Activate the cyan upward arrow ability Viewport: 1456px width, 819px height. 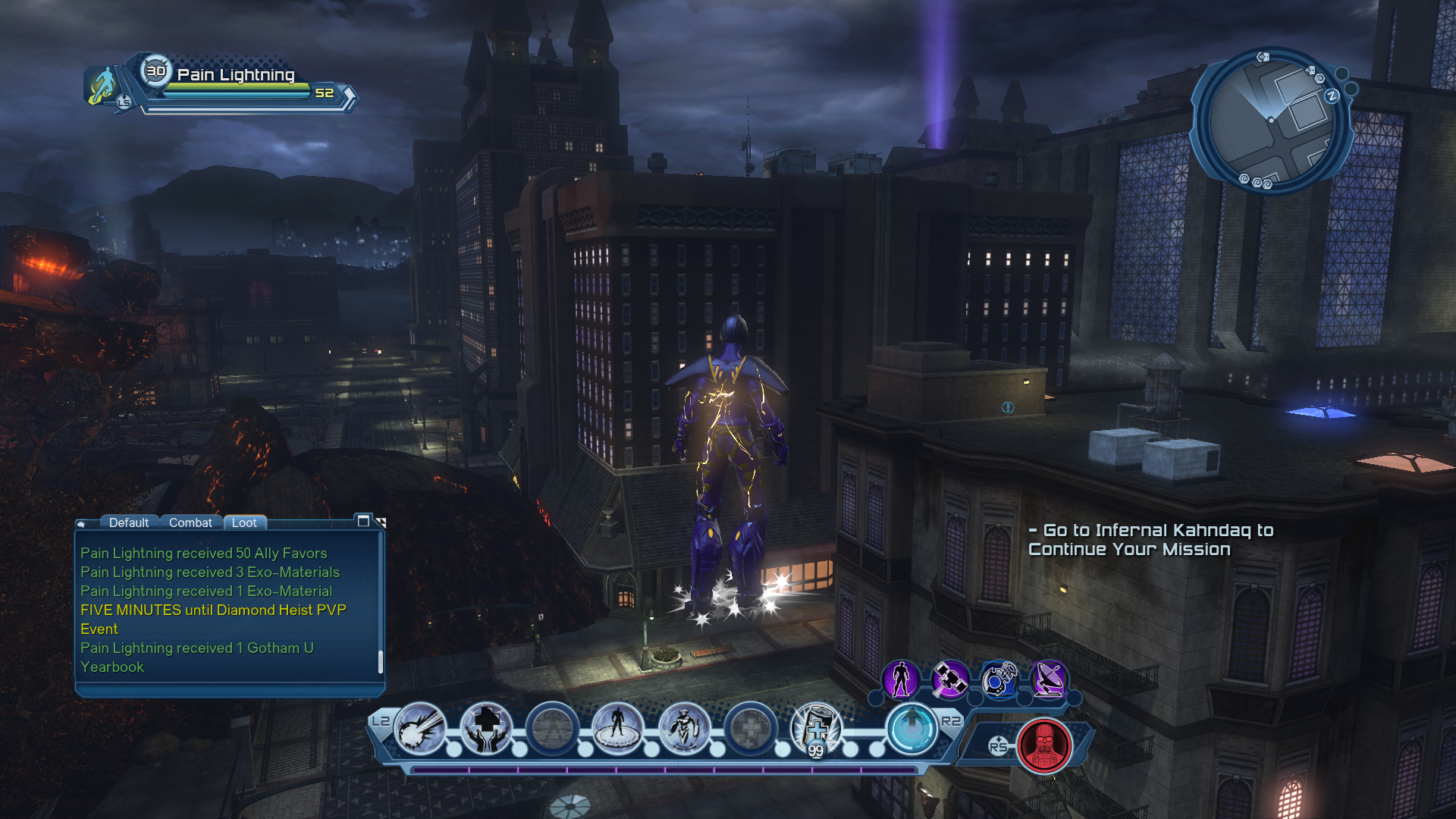pos(912,728)
